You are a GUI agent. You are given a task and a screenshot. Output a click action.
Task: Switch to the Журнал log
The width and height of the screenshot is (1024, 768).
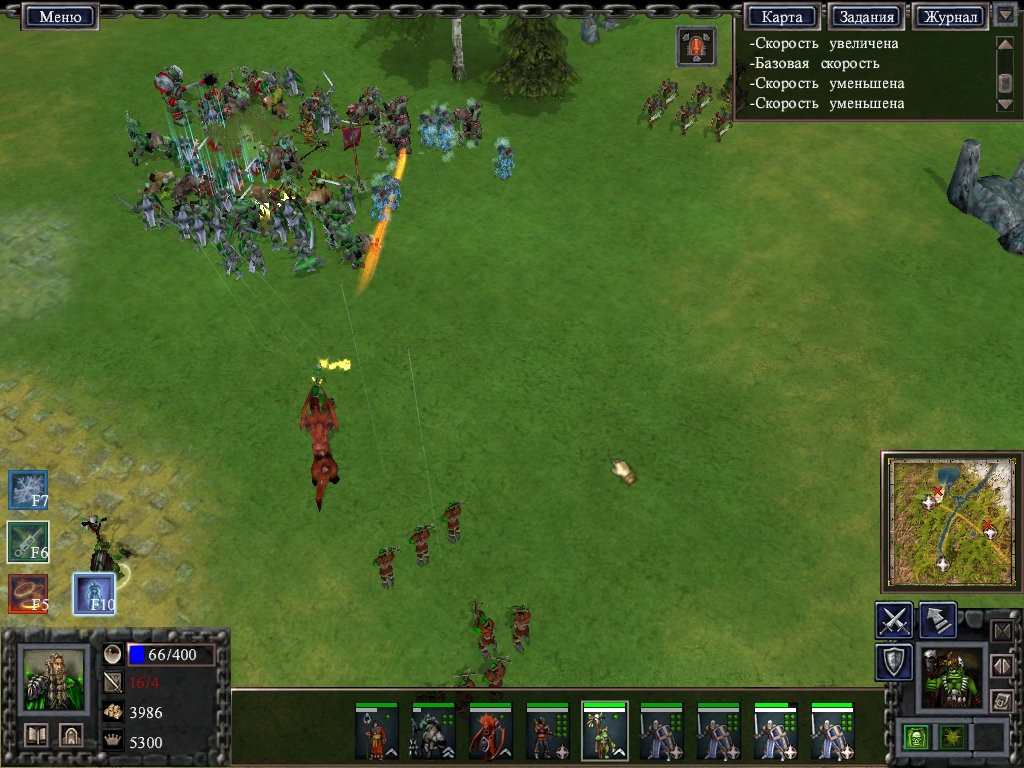[x=950, y=17]
